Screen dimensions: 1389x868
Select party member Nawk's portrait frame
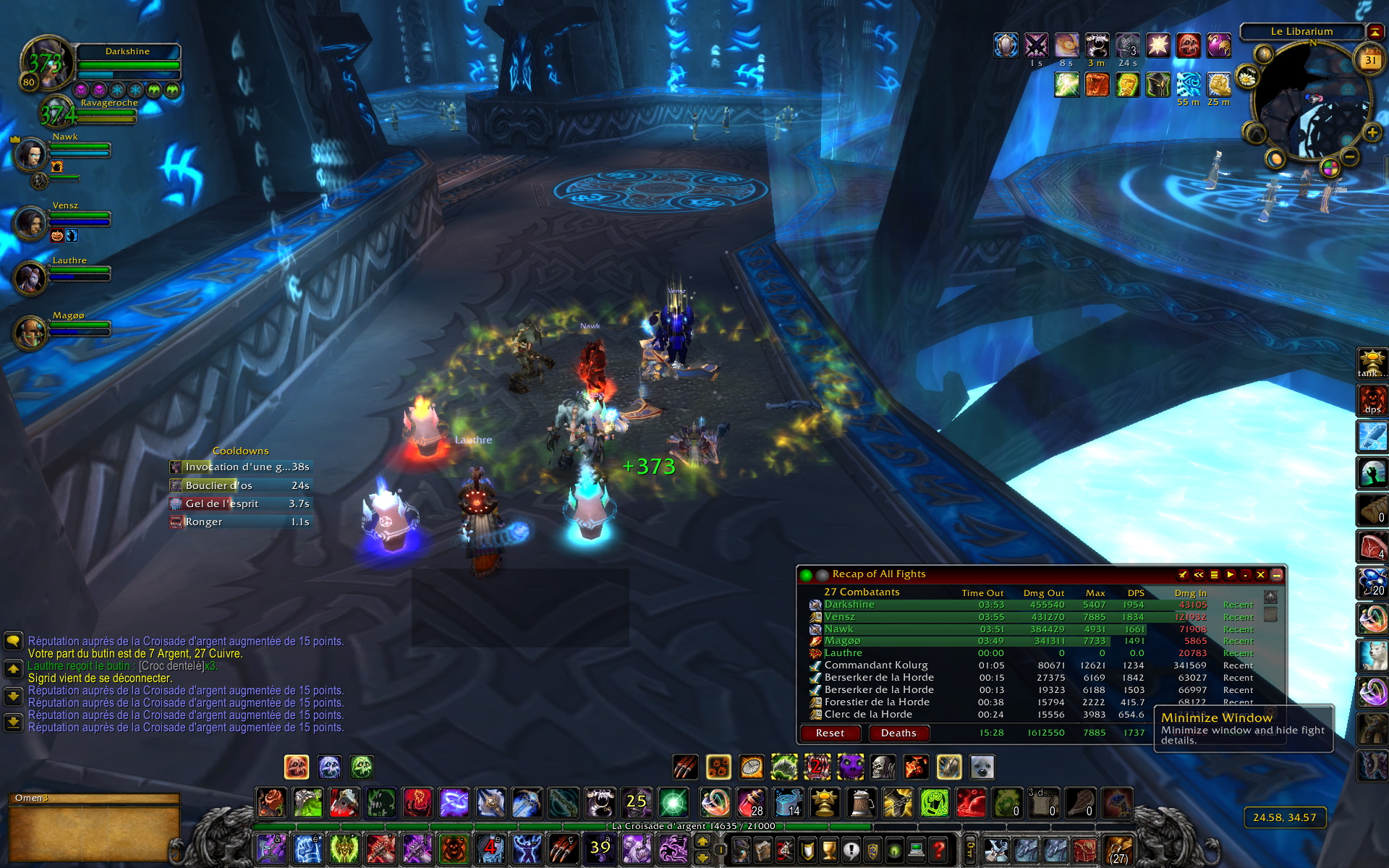(x=30, y=153)
